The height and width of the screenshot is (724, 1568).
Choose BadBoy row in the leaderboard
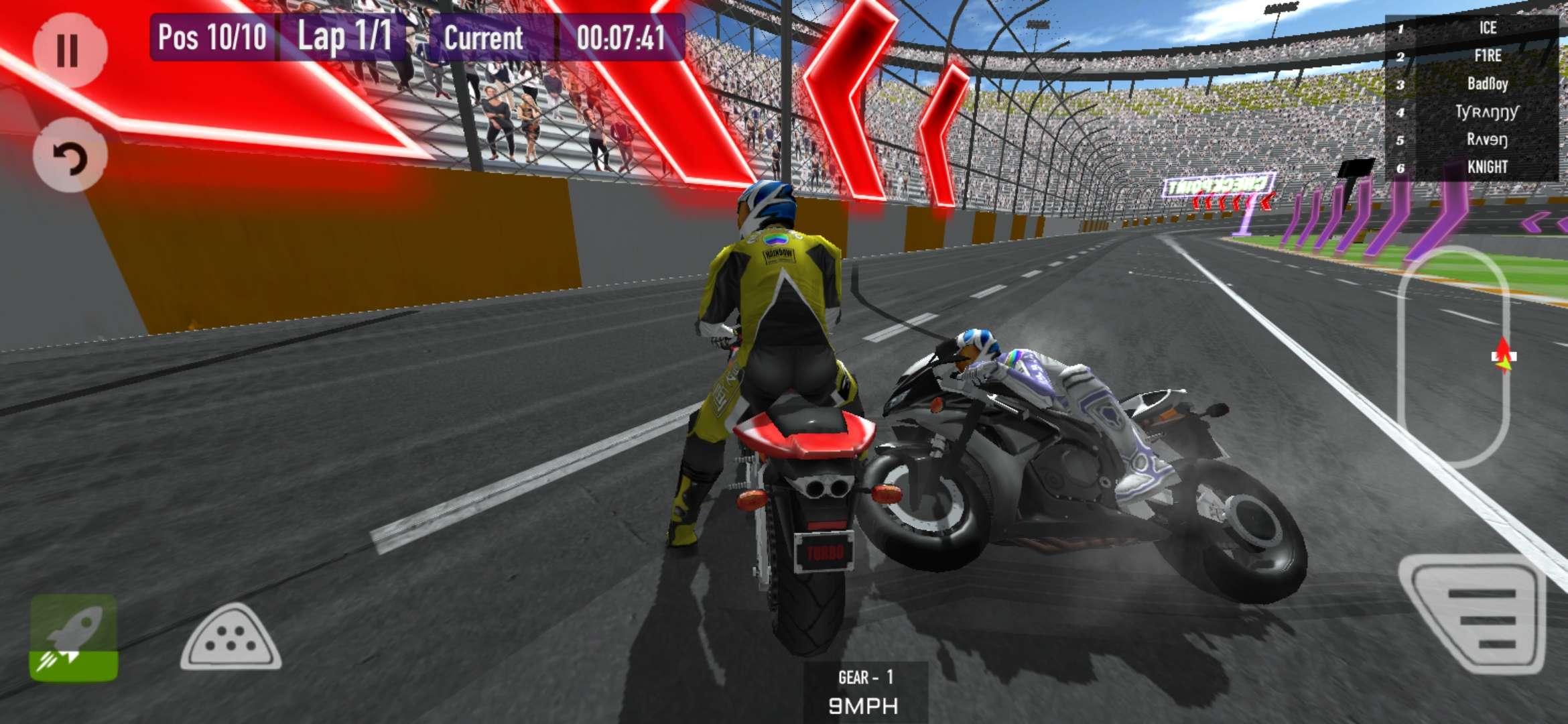(x=1473, y=84)
